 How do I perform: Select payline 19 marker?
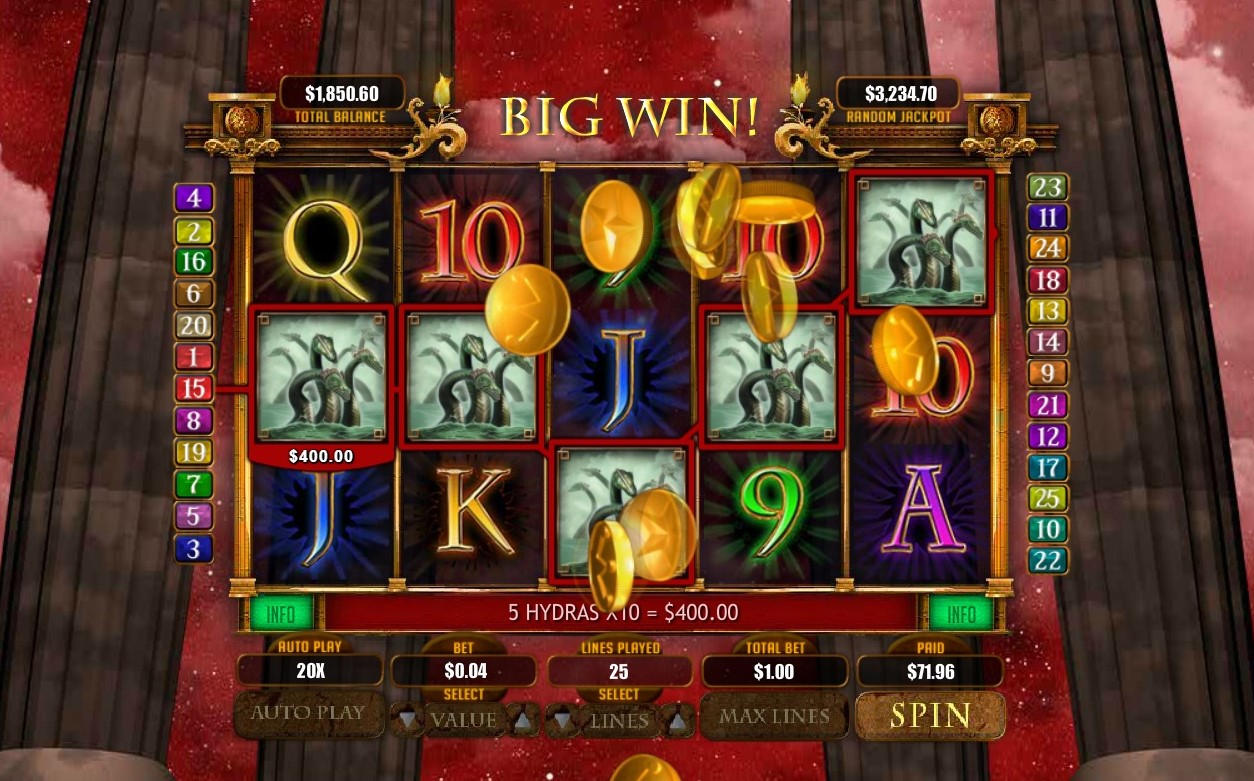tap(194, 452)
